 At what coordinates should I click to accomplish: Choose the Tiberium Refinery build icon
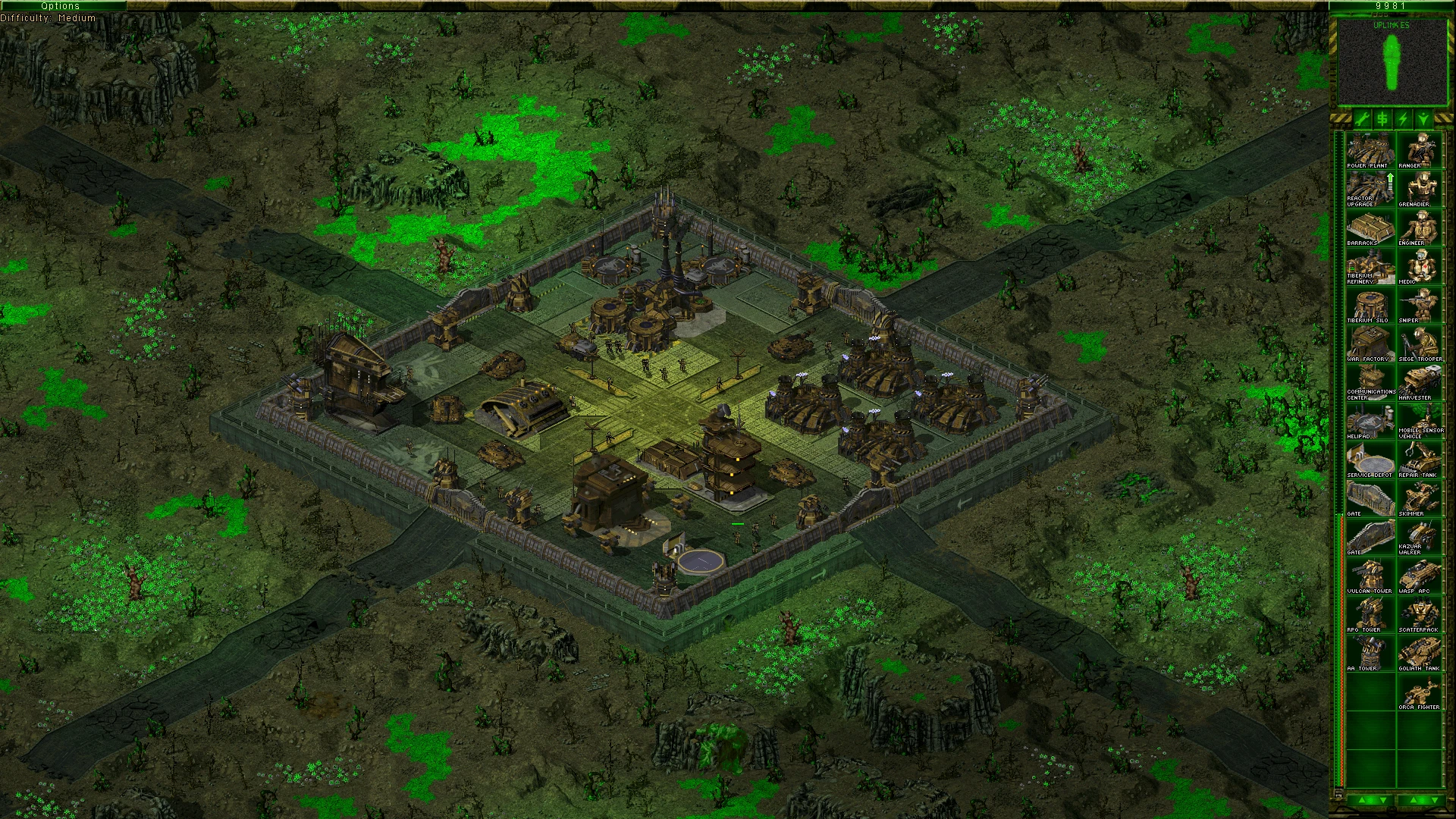(x=1370, y=266)
